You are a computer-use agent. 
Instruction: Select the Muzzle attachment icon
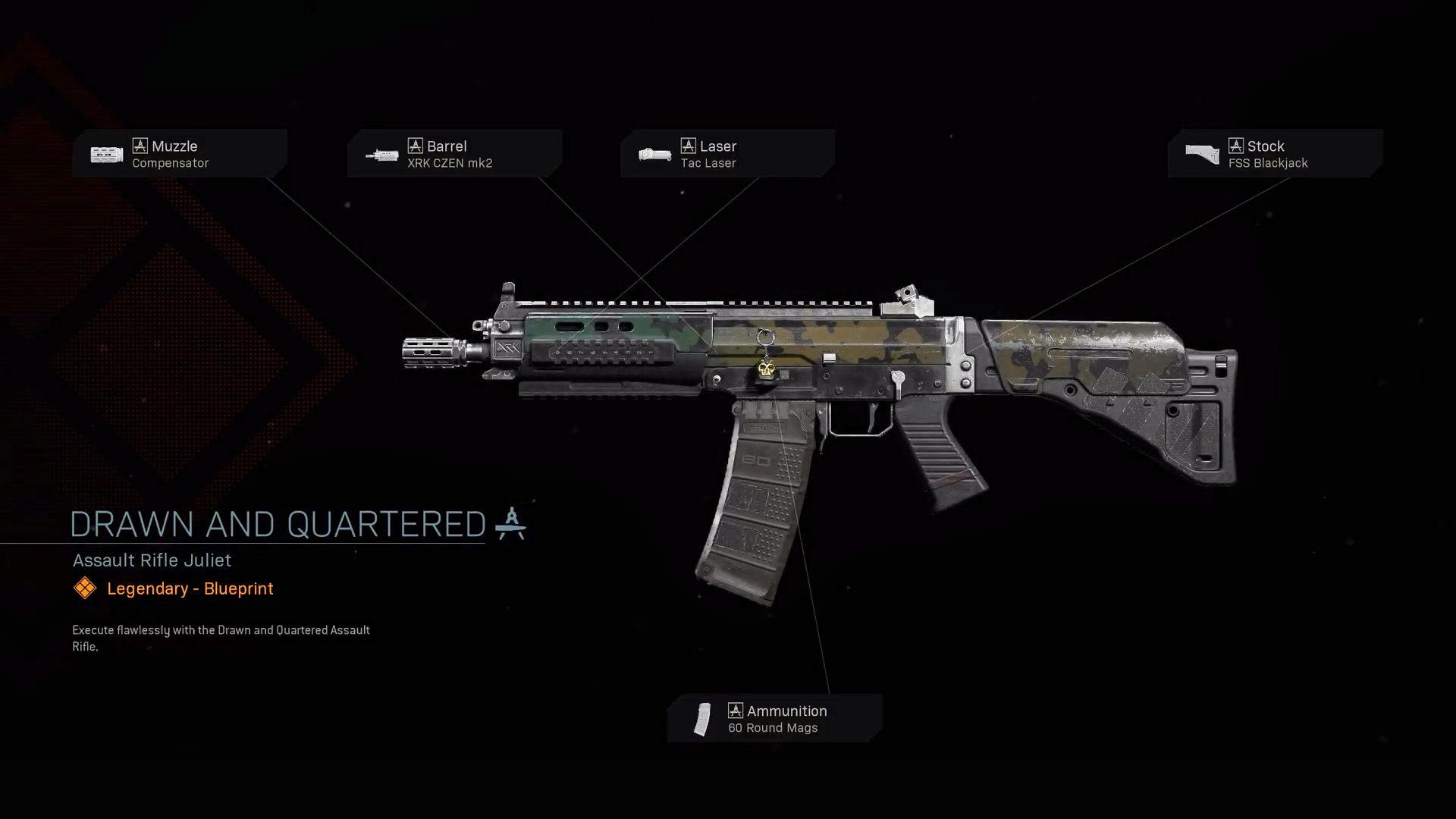[105, 154]
